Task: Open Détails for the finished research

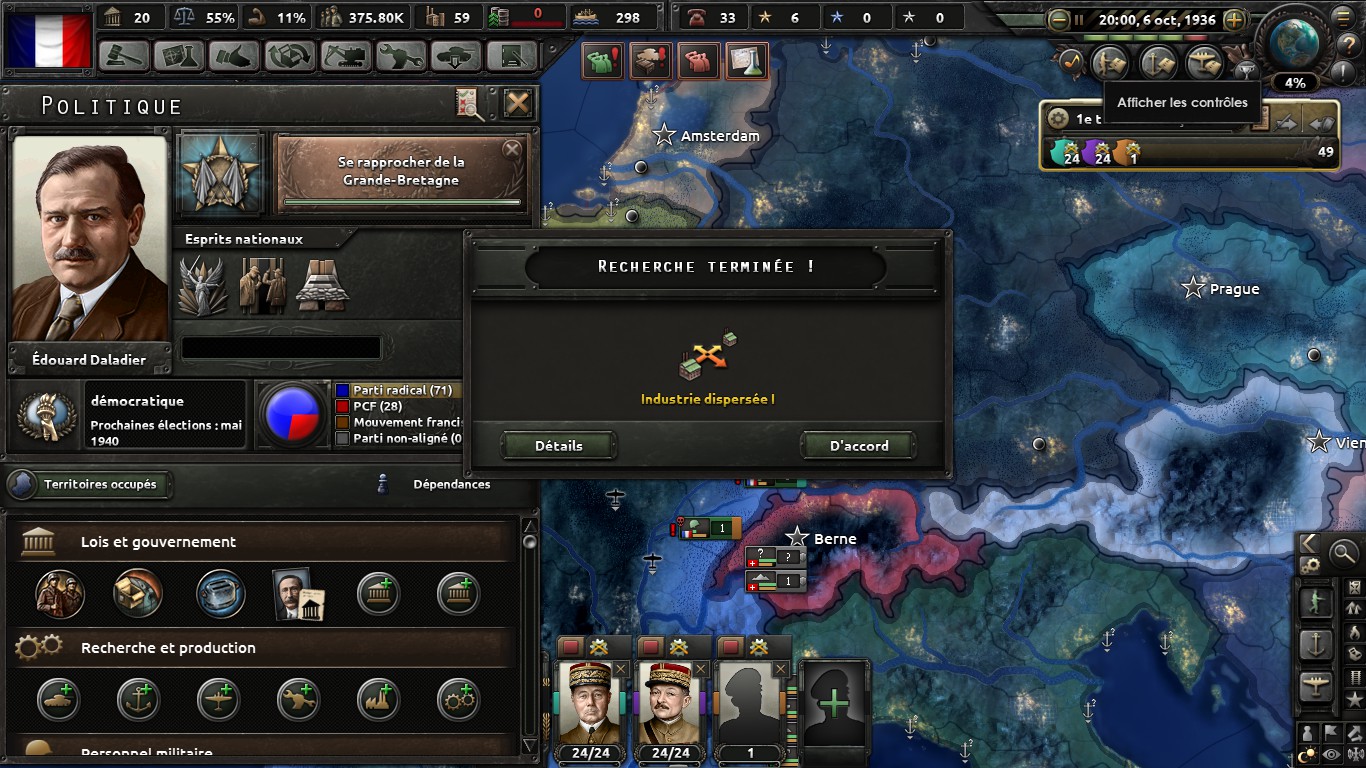Action: tap(558, 446)
